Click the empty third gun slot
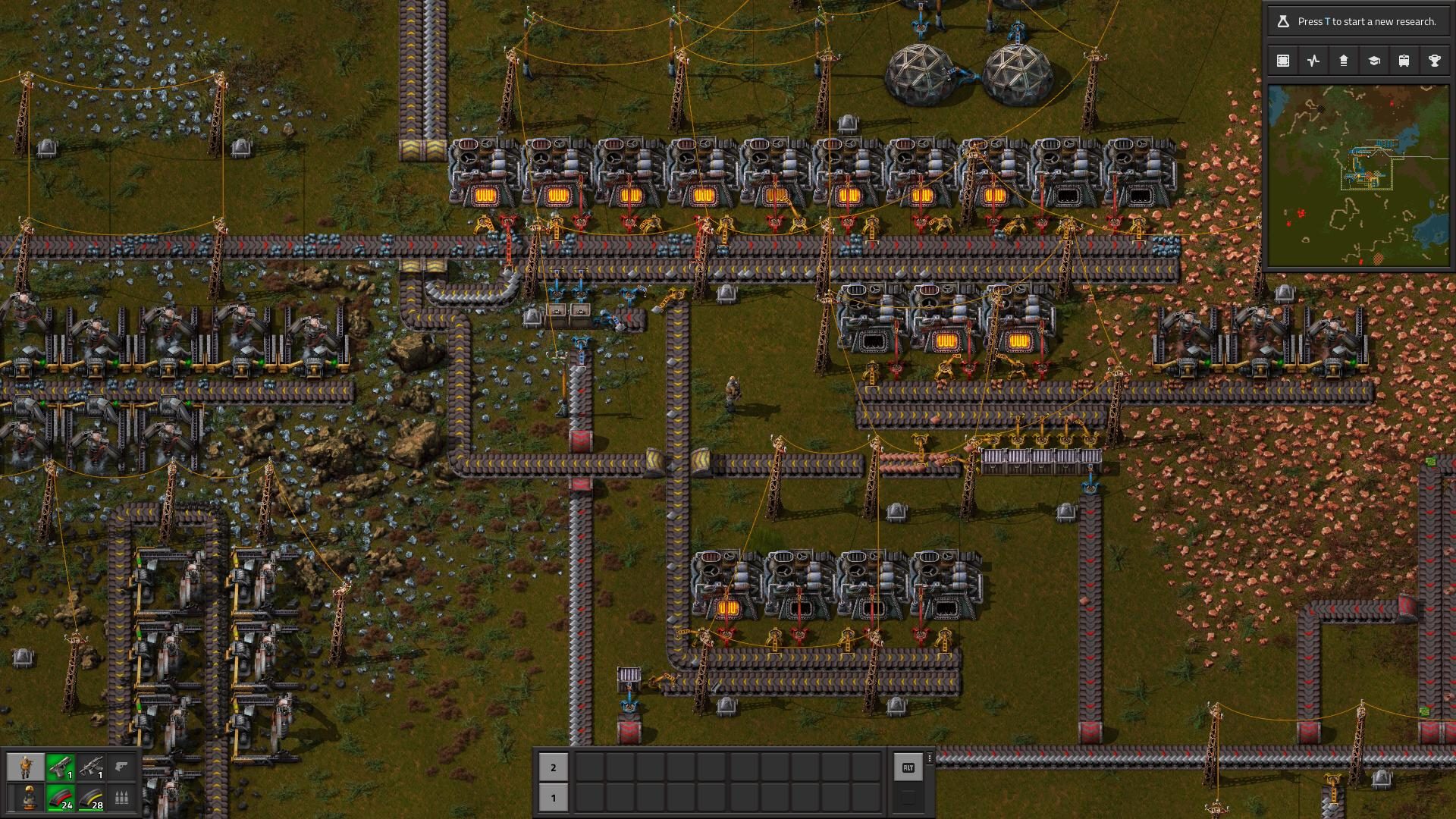The height and width of the screenshot is (819, 1456). [121, 767]
